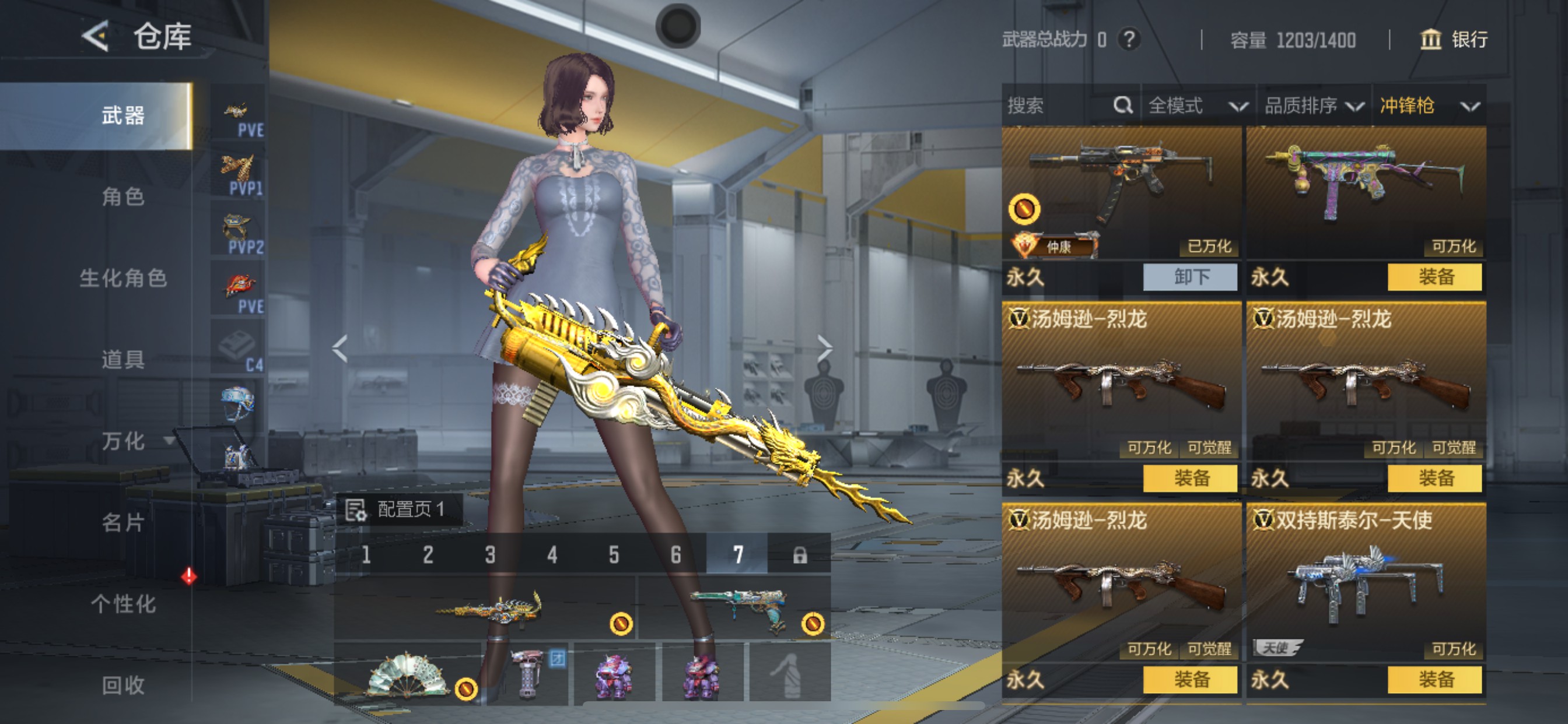Rotate to next character with right arrow
Image resolution: width=1568 pixels, height=724 pixels.
coord(824,348)
